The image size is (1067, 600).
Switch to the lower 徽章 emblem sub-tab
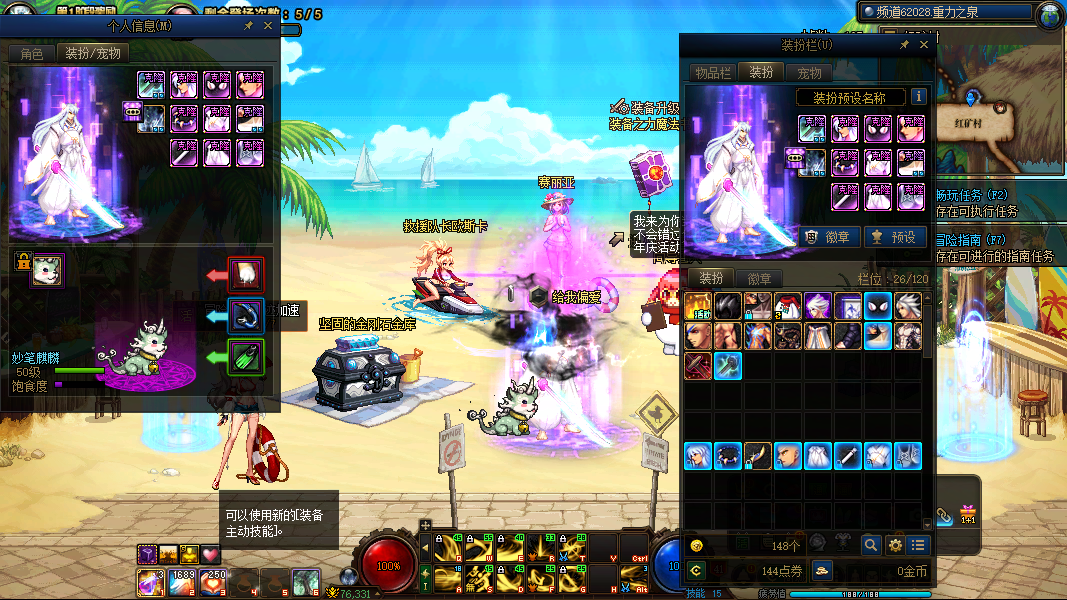click(760, 279)
